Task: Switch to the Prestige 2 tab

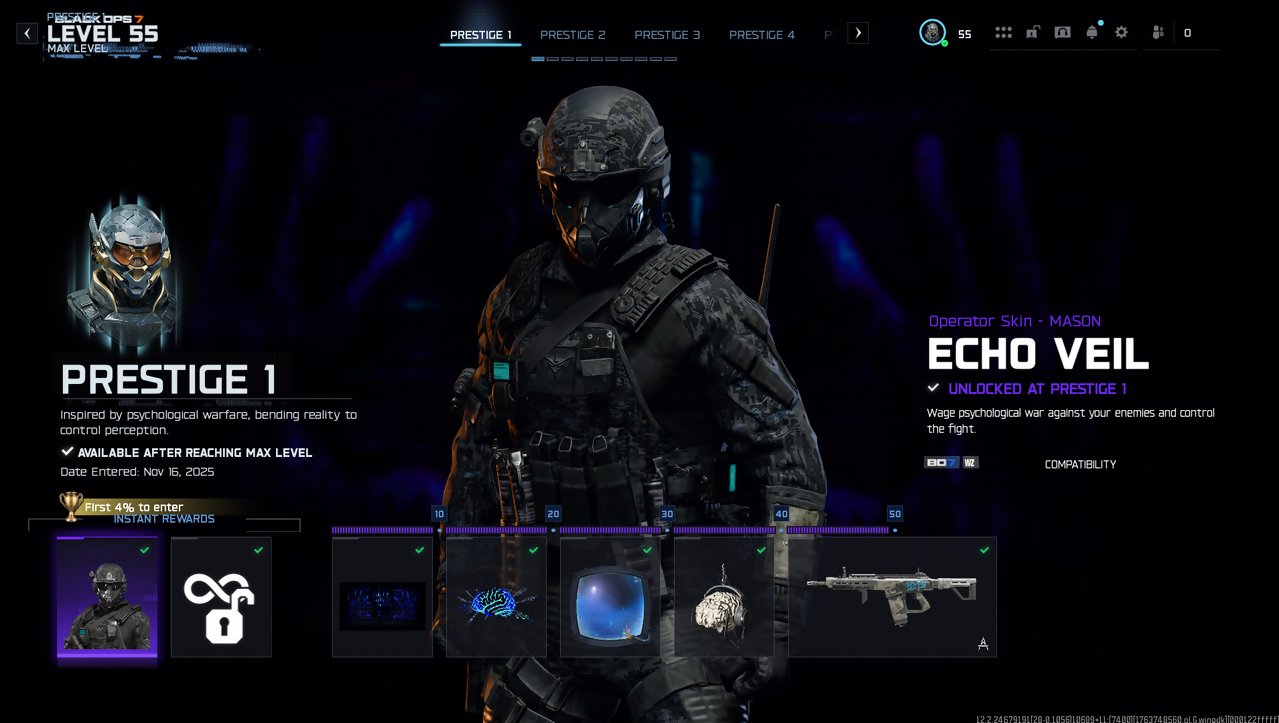Action: click(x=573, y=35)
